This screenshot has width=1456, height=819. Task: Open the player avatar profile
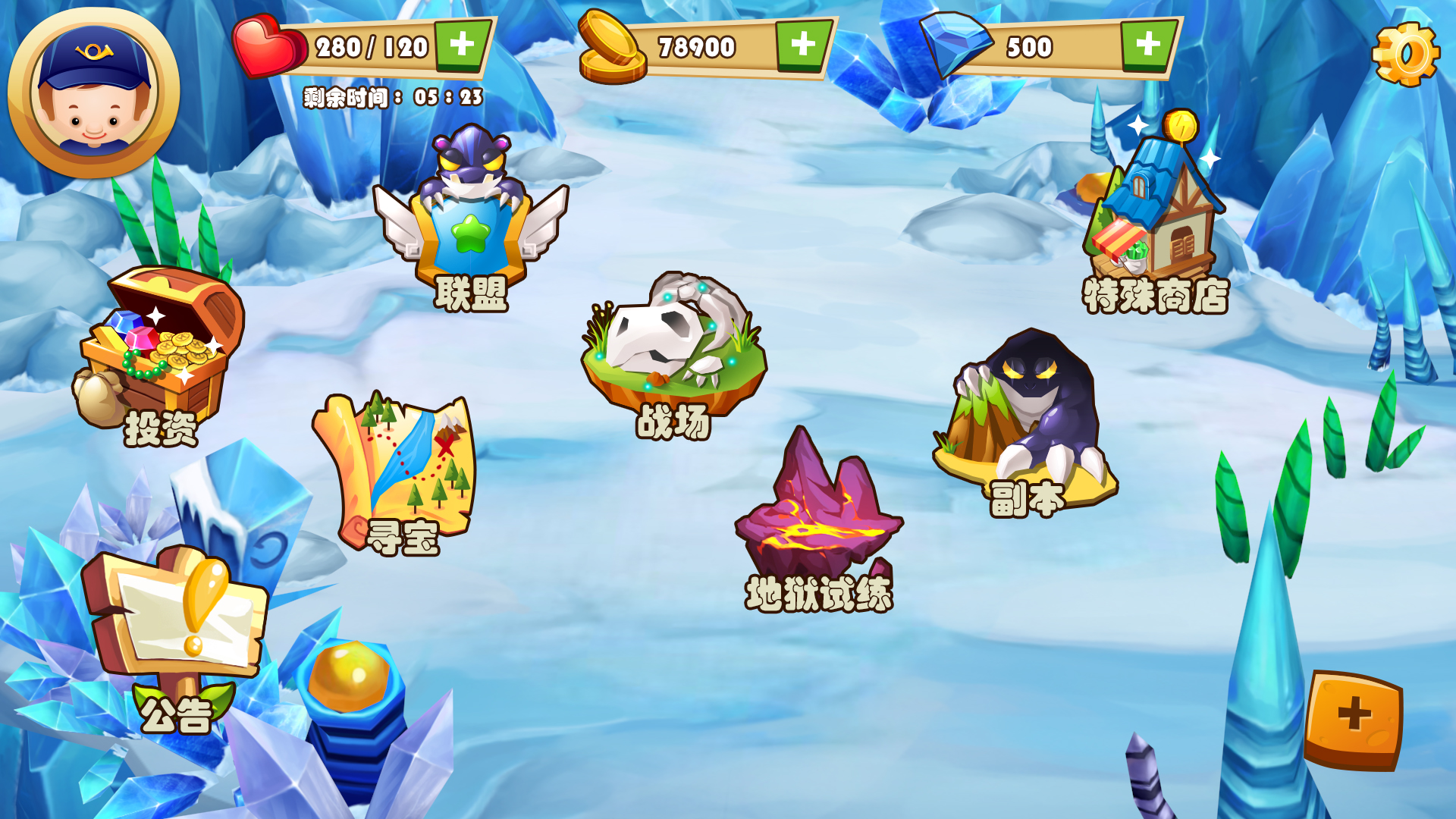pos(93,93)
